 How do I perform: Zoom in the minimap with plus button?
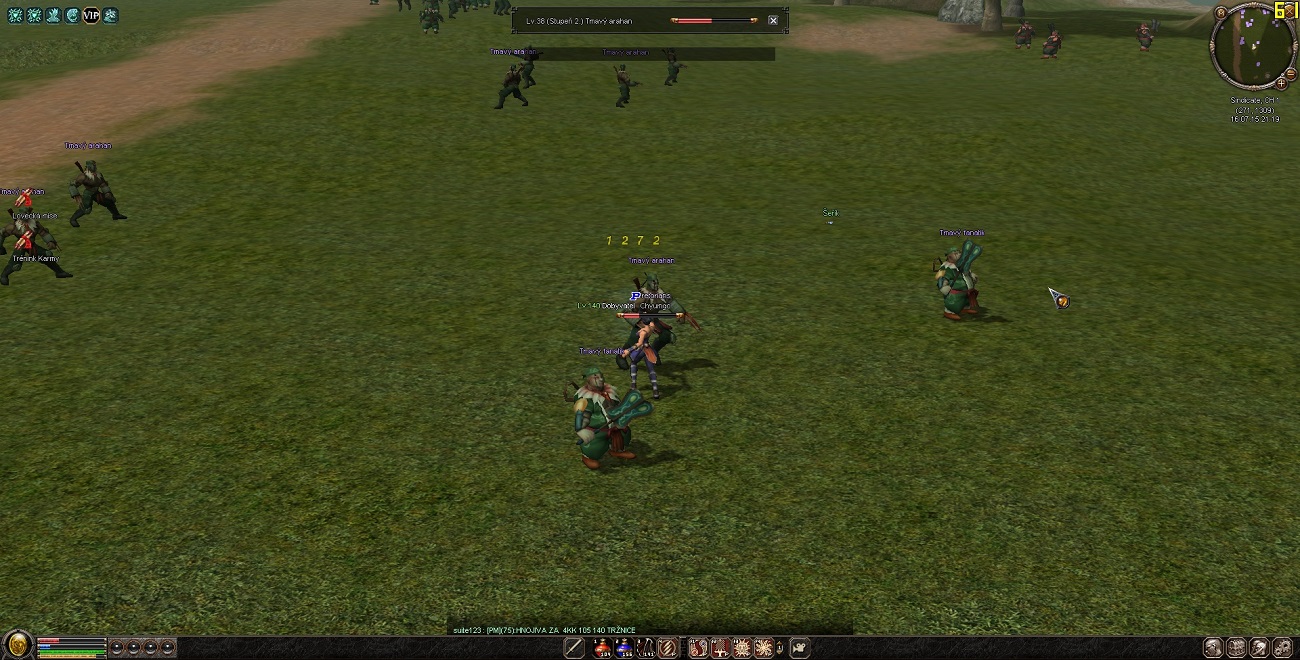click(1281, 84)
